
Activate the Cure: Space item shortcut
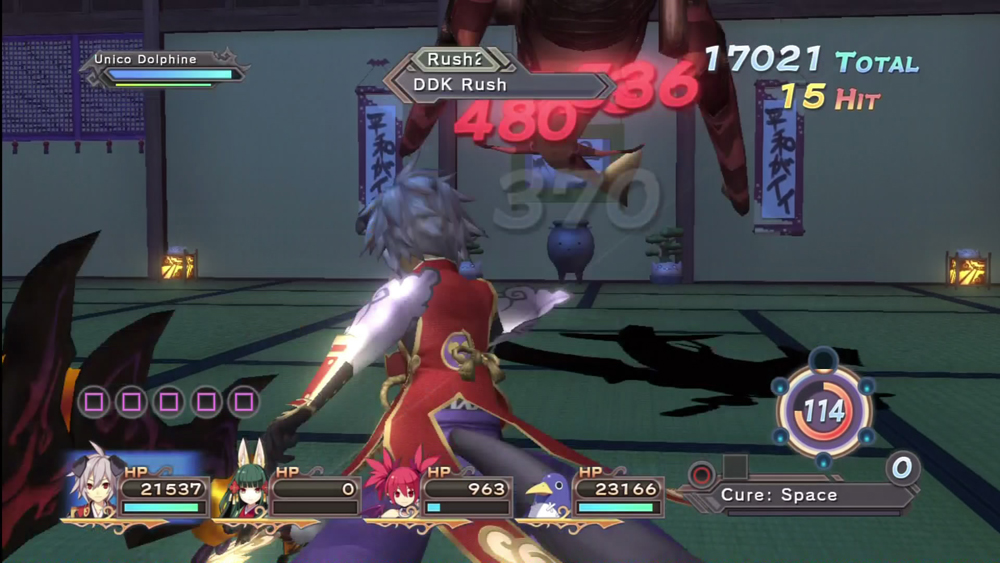(780, 495)
